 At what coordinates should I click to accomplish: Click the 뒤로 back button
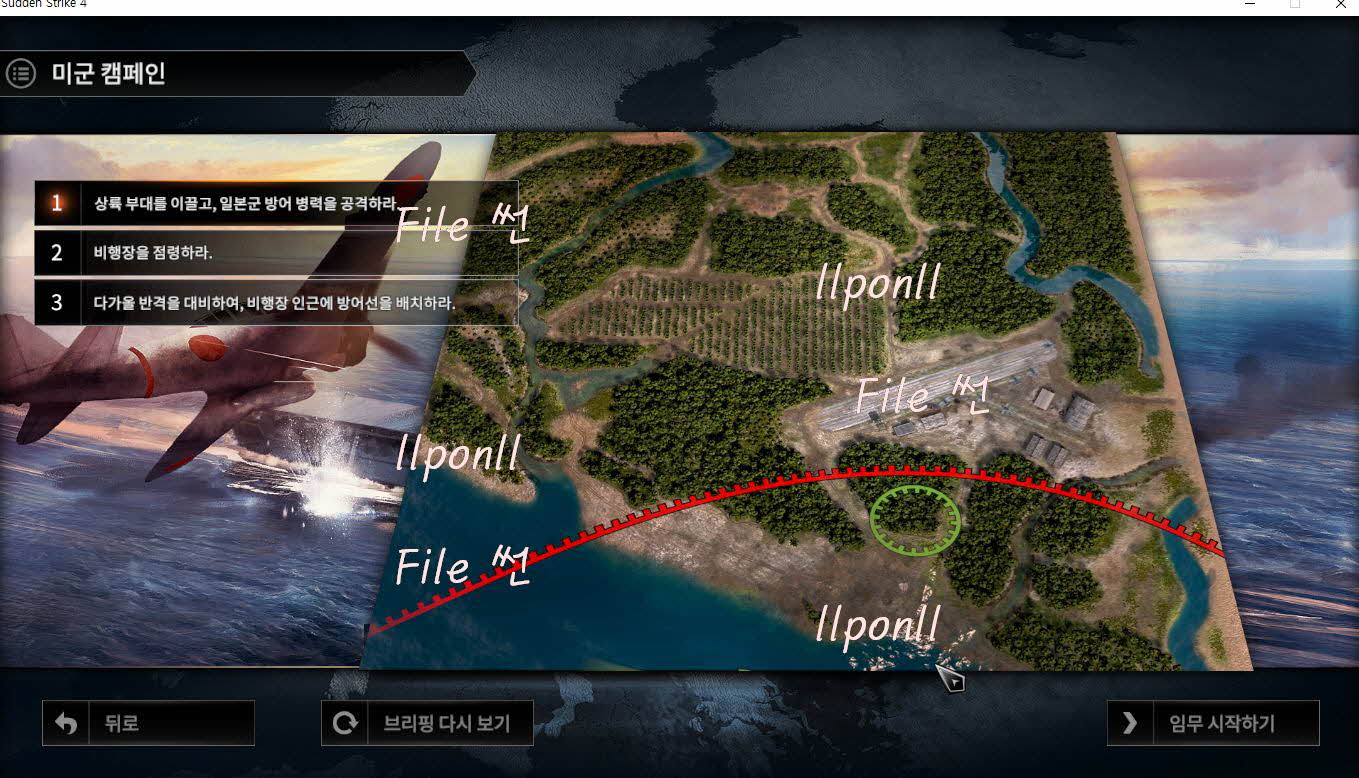[148, 723]
